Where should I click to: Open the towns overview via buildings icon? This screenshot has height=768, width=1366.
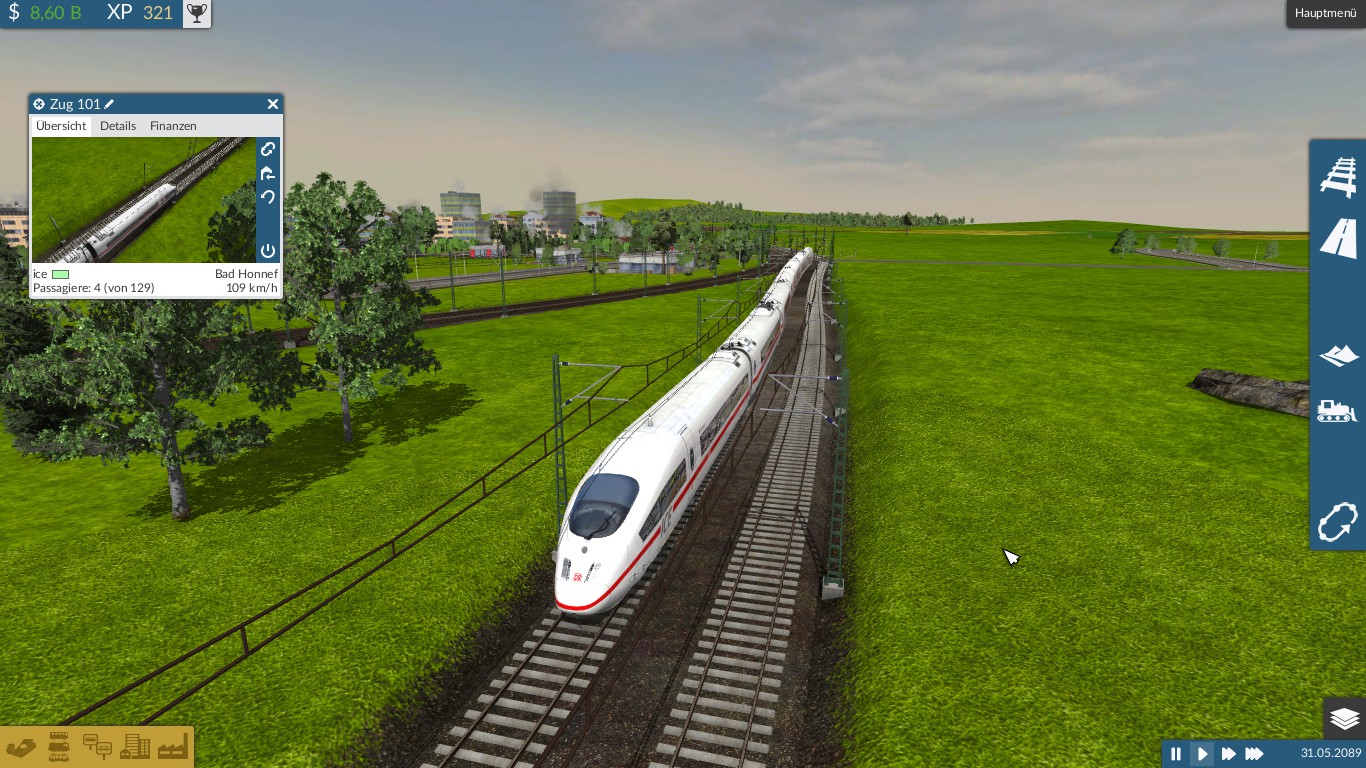(x=134, y=747)
